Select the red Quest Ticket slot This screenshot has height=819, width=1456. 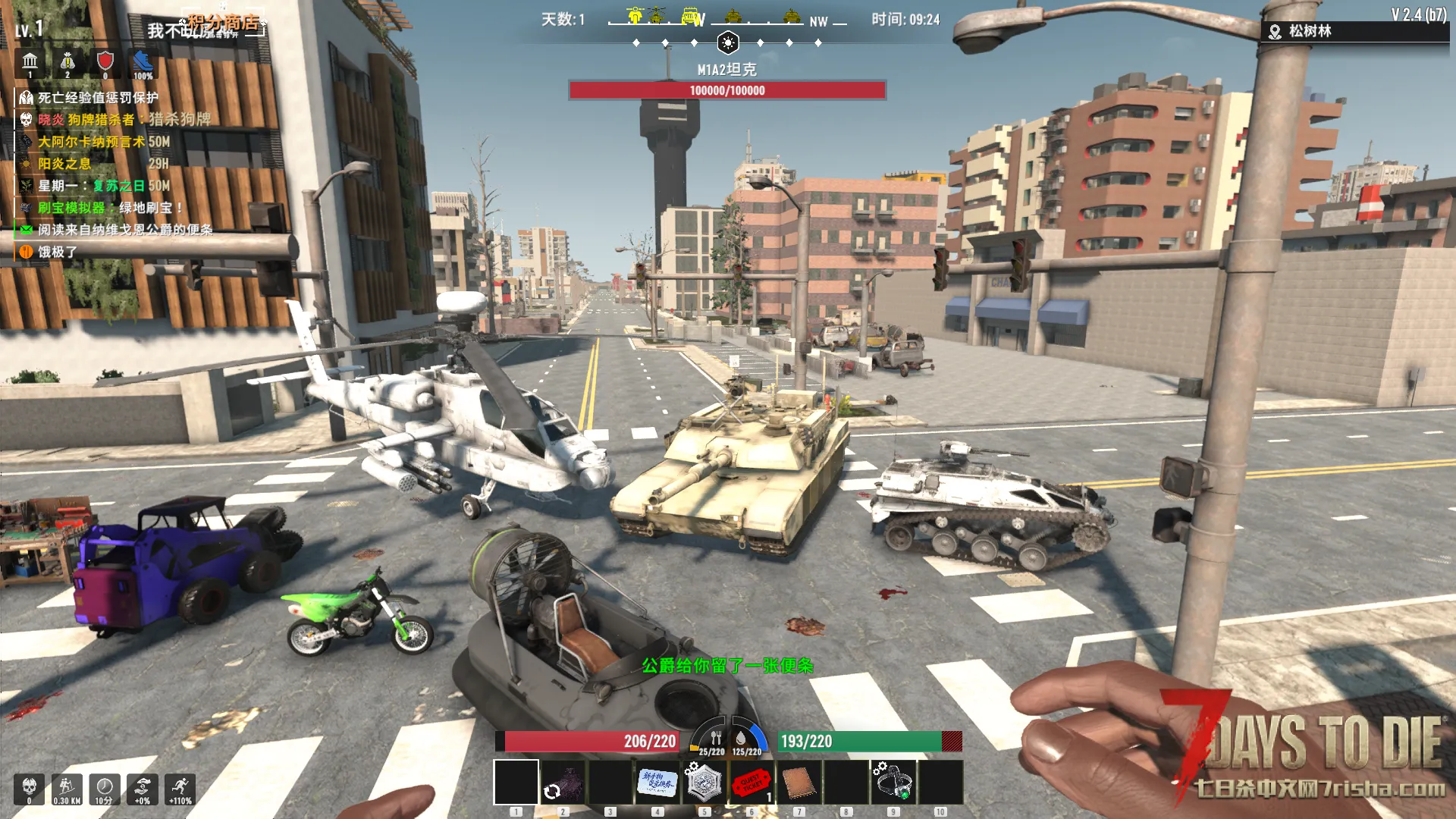(751, 782)
